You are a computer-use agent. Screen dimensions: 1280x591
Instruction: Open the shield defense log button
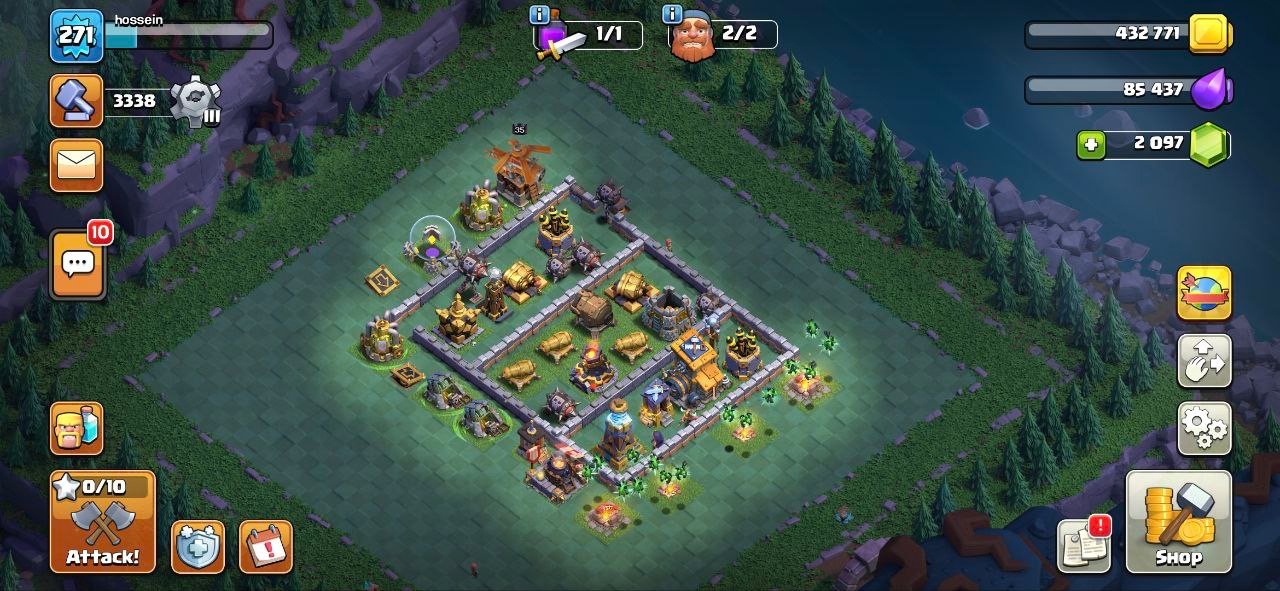[x=197, y=547]
